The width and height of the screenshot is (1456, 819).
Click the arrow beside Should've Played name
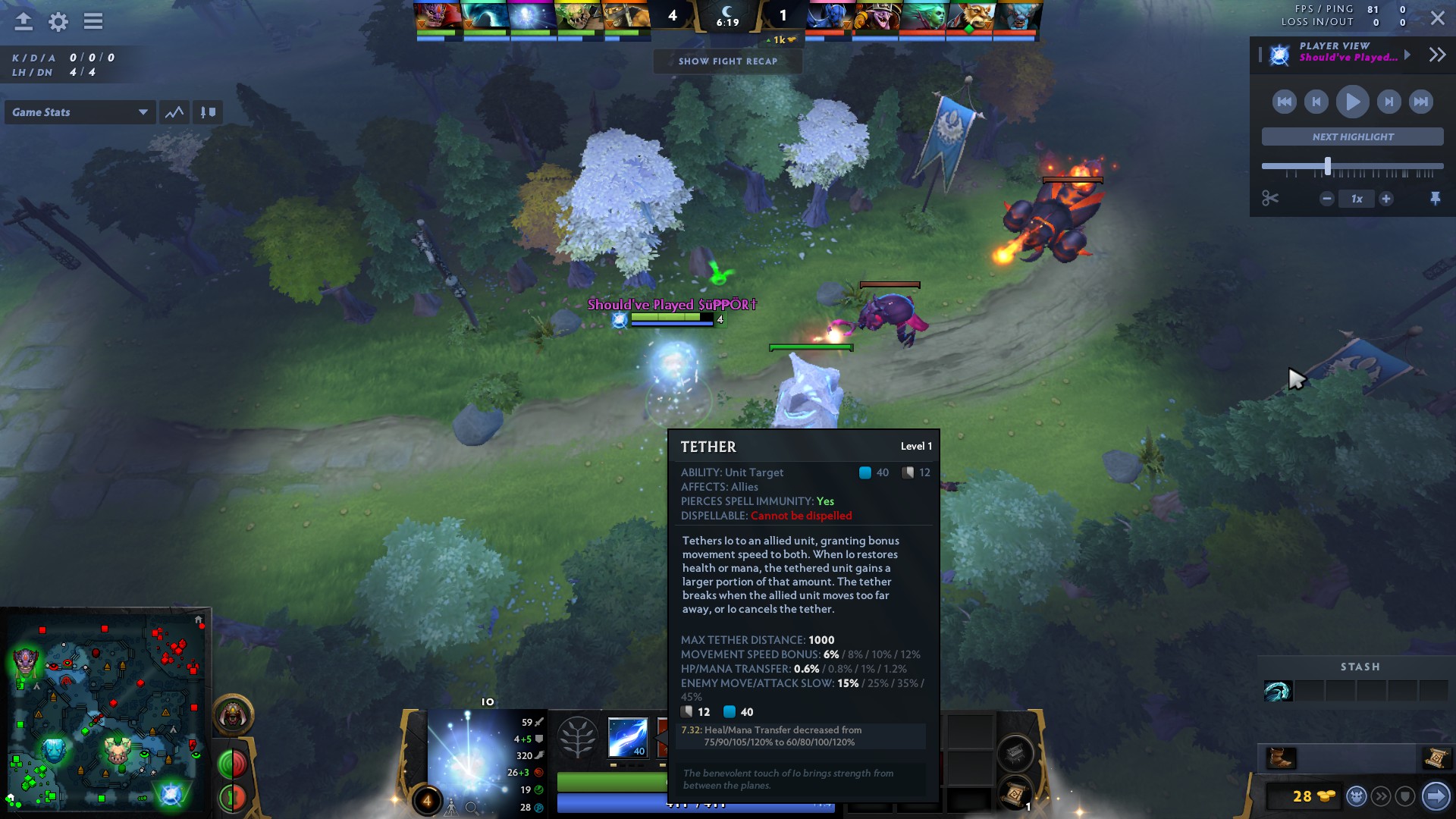[x=1408, y=54]
